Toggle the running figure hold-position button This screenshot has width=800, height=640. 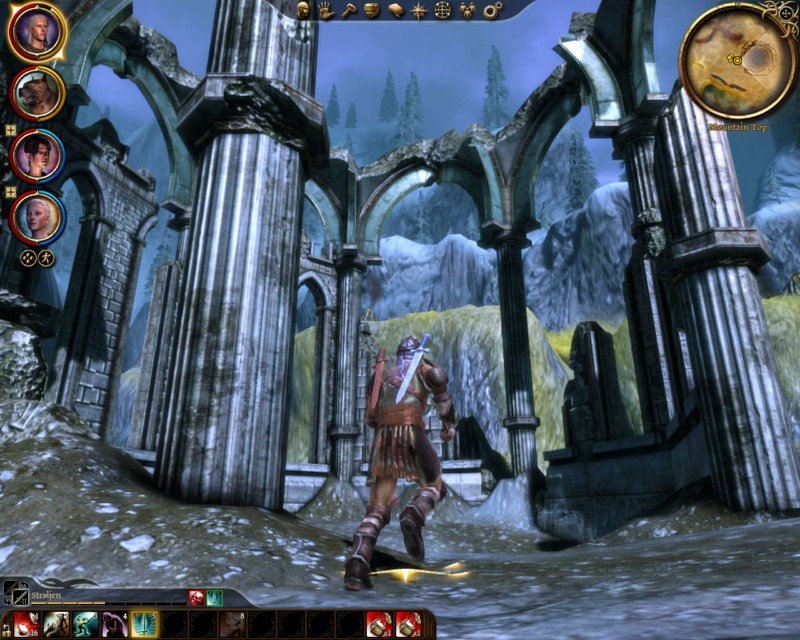coord(46,257)
